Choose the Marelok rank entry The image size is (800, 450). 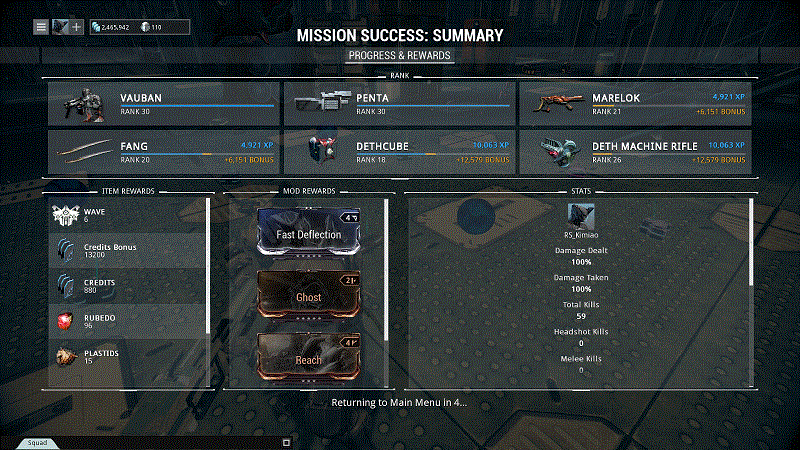[634, 102]
